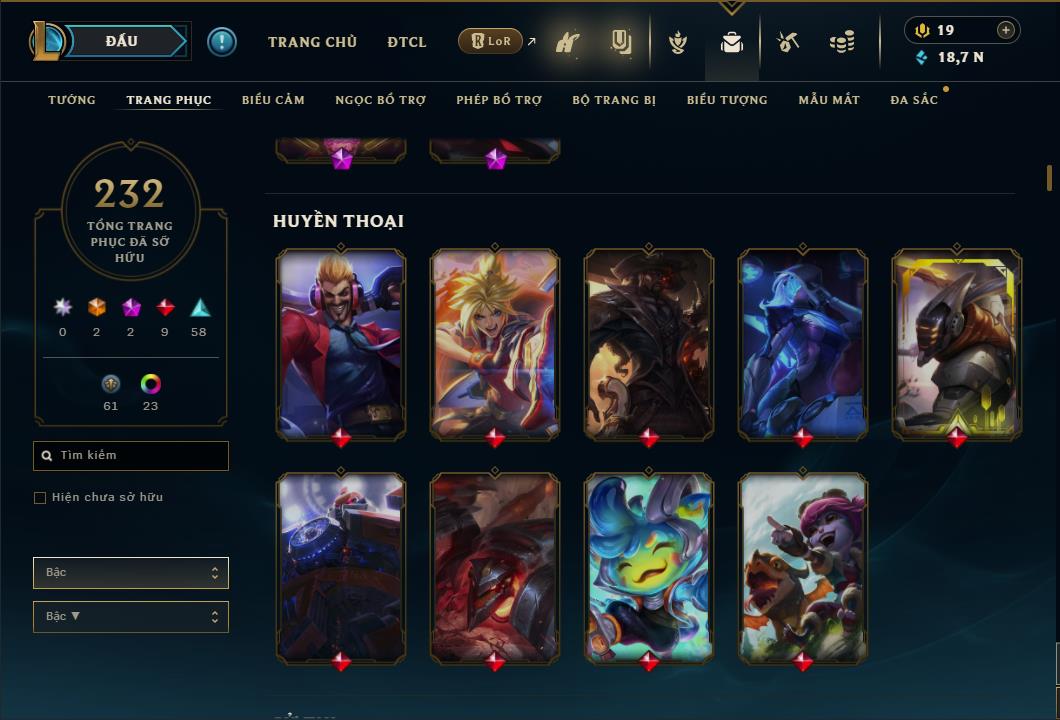
Task: Toggle the Hiện chưa sở hữu checkbox
Action: [x=40, y=498]
